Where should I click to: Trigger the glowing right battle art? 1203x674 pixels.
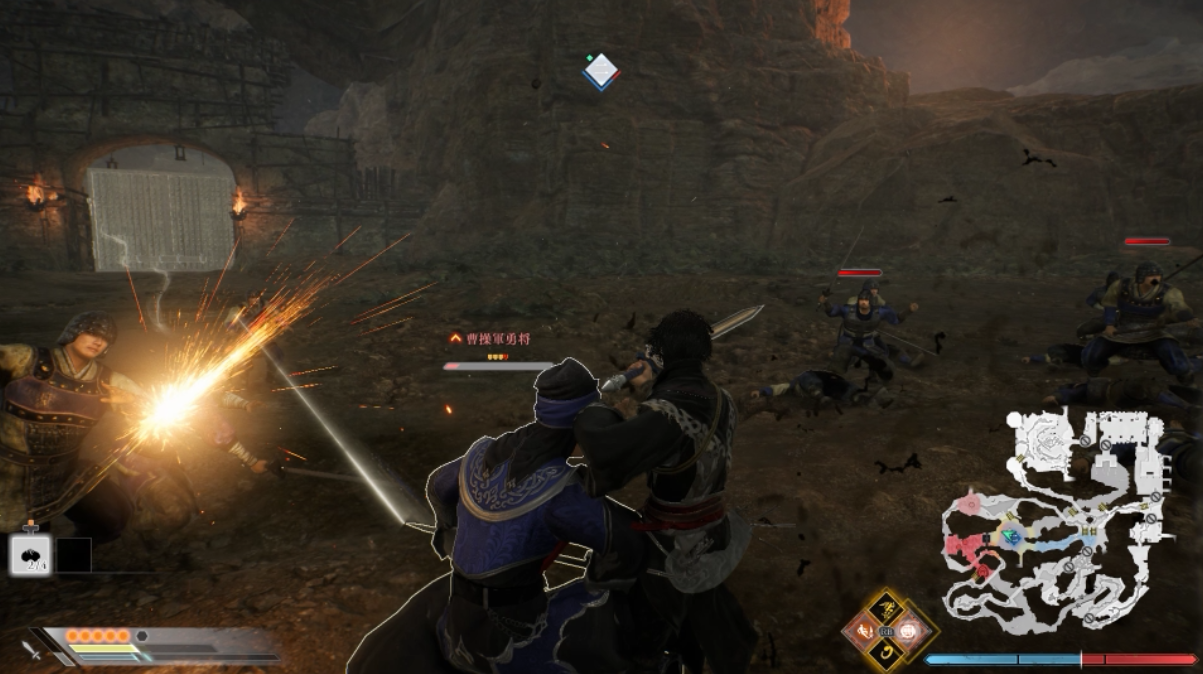910,630
